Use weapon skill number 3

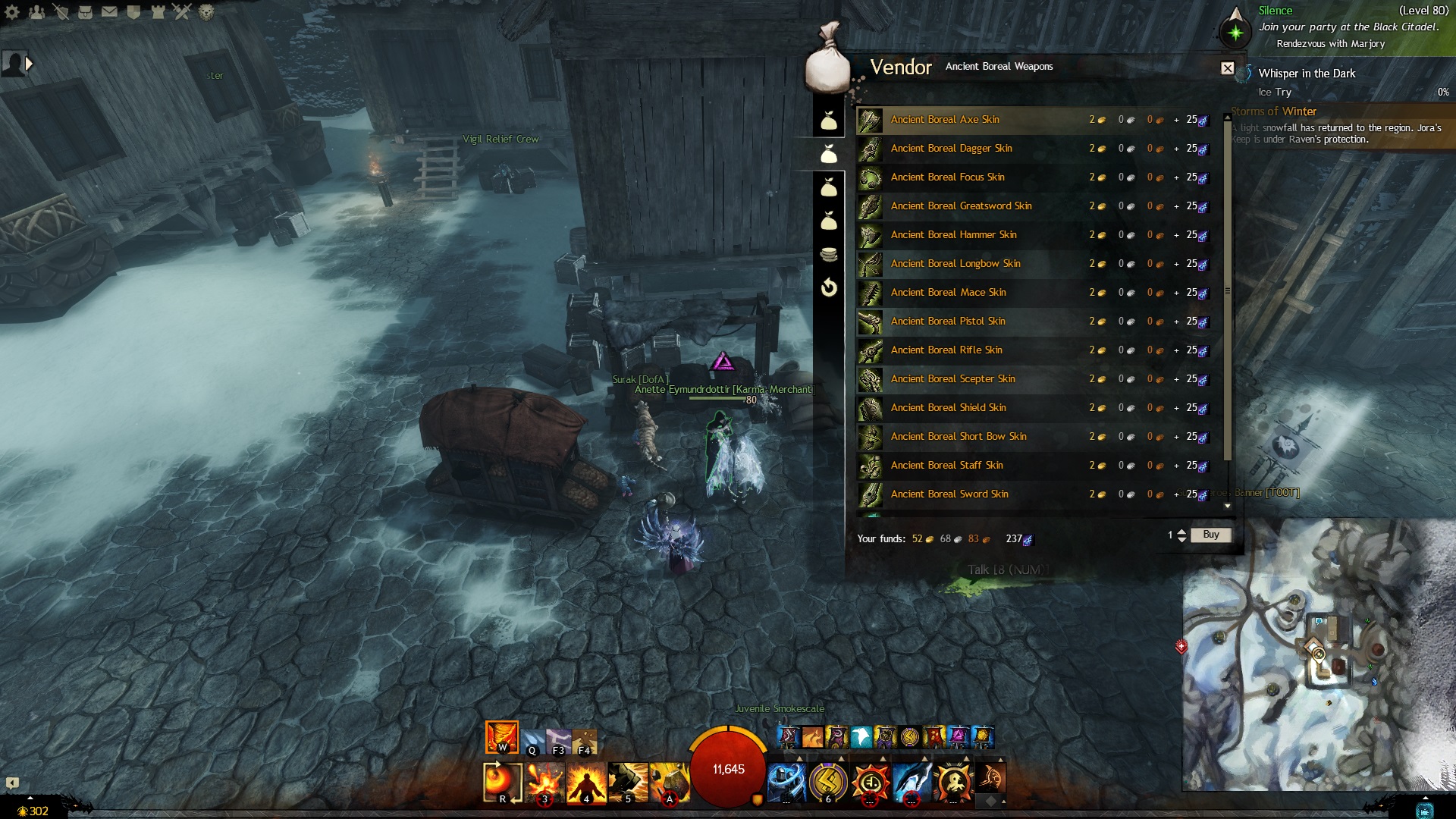click(x=544, y=781)
